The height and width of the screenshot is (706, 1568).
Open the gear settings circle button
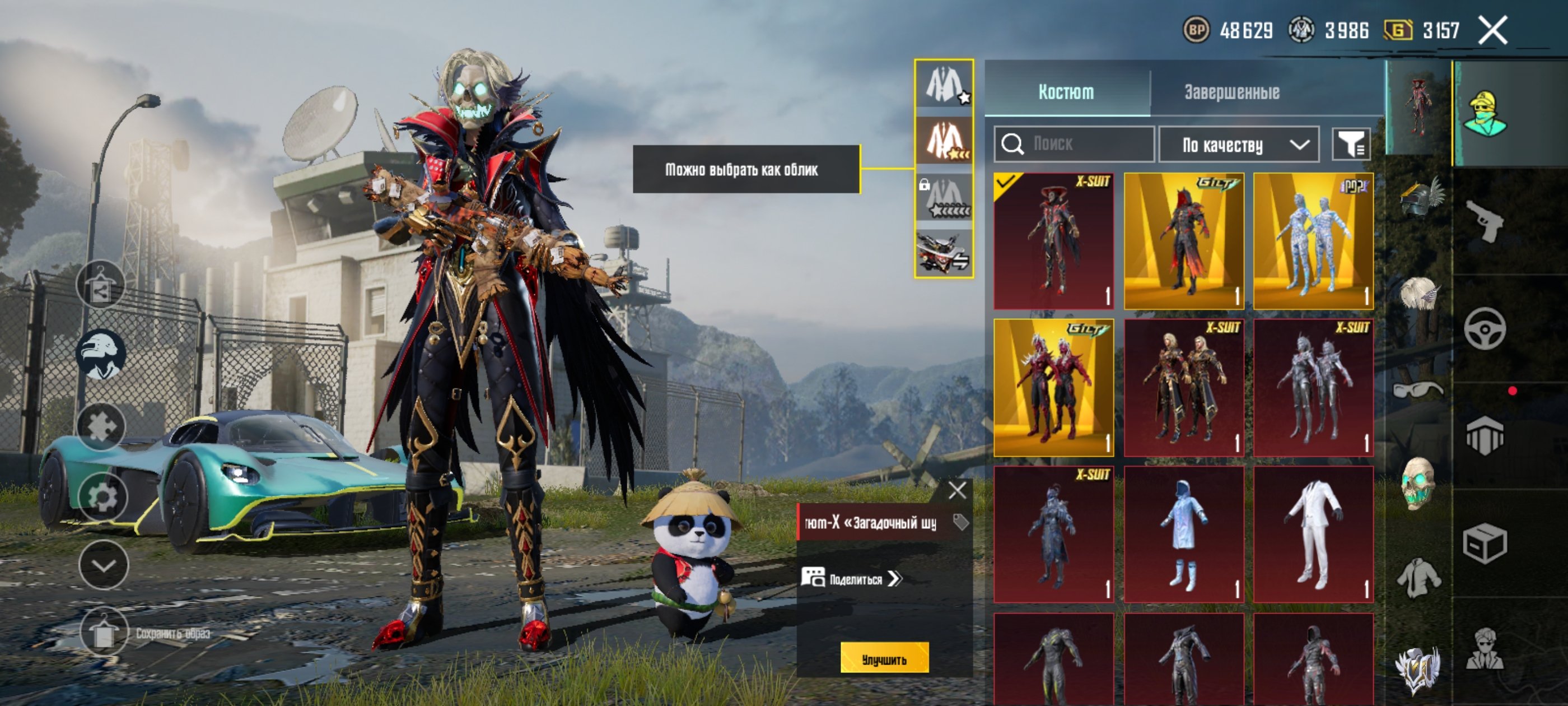point(102,497)
